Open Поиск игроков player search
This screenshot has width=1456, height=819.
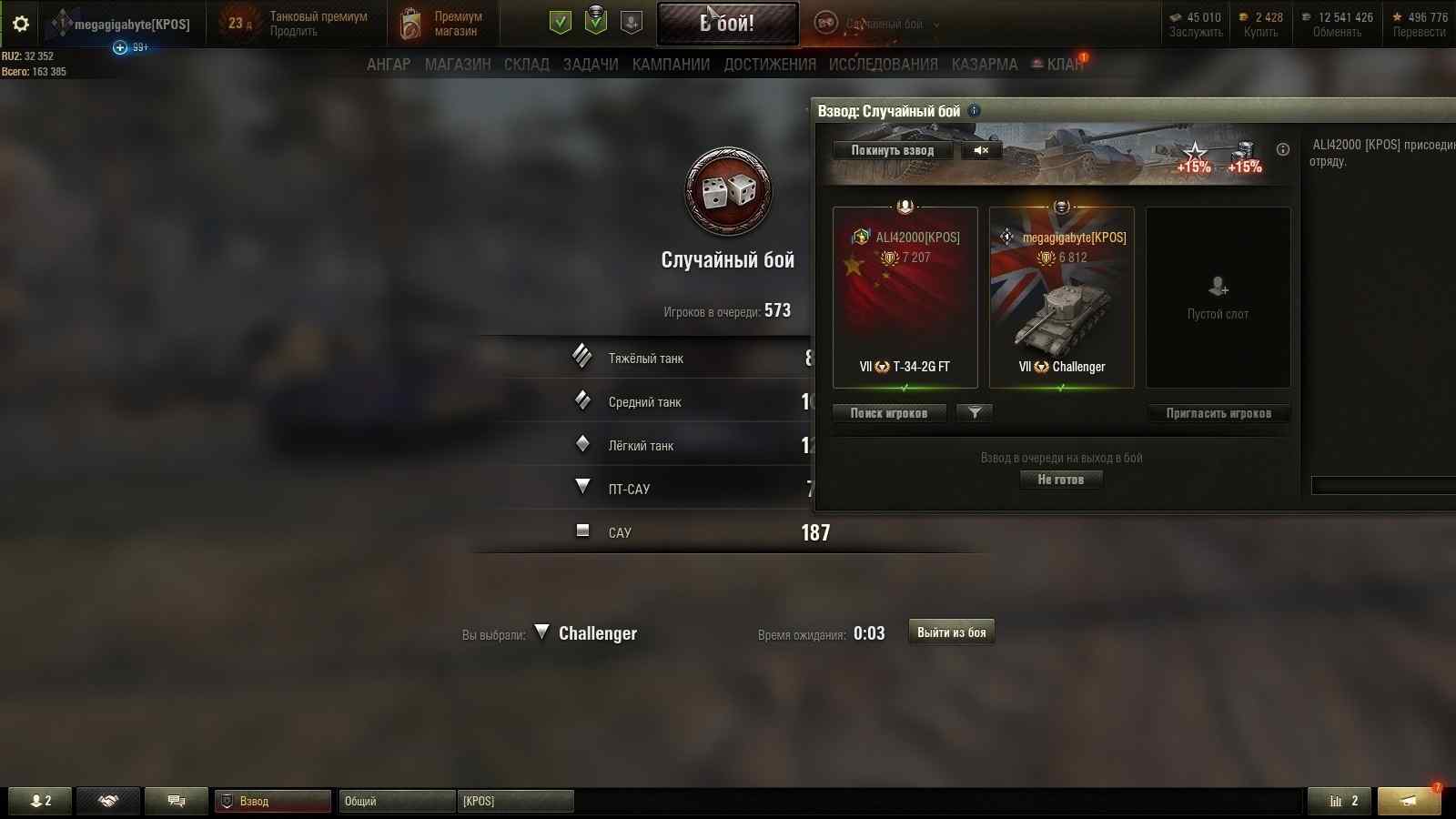(x=889, y=413)
